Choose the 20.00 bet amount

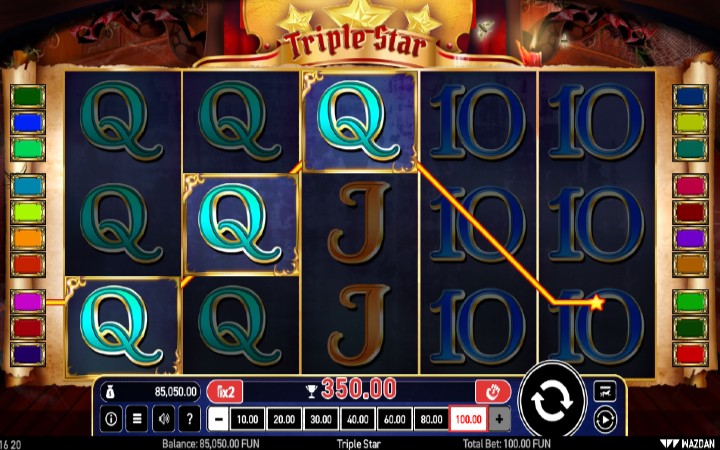coord(284,419)
